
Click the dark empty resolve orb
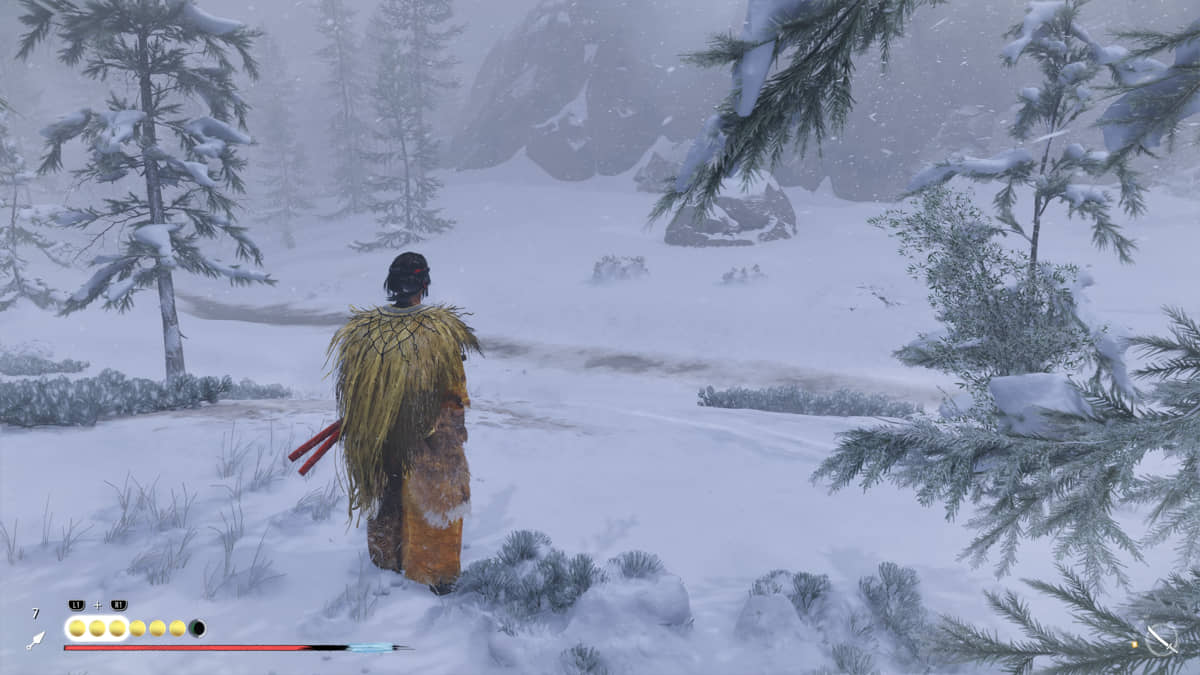[198, 628]
